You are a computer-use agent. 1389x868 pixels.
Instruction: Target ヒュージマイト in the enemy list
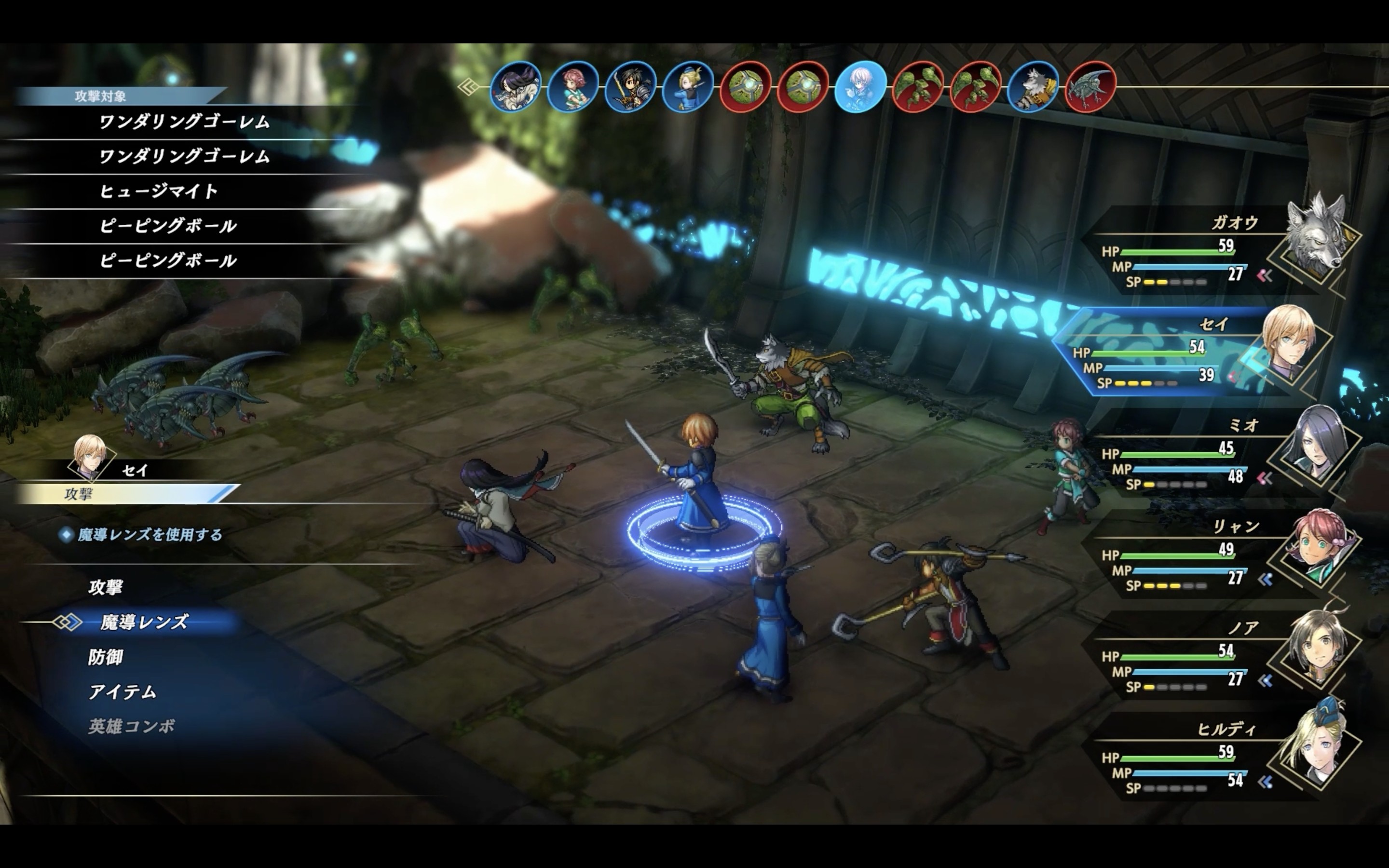click(159, 191)
